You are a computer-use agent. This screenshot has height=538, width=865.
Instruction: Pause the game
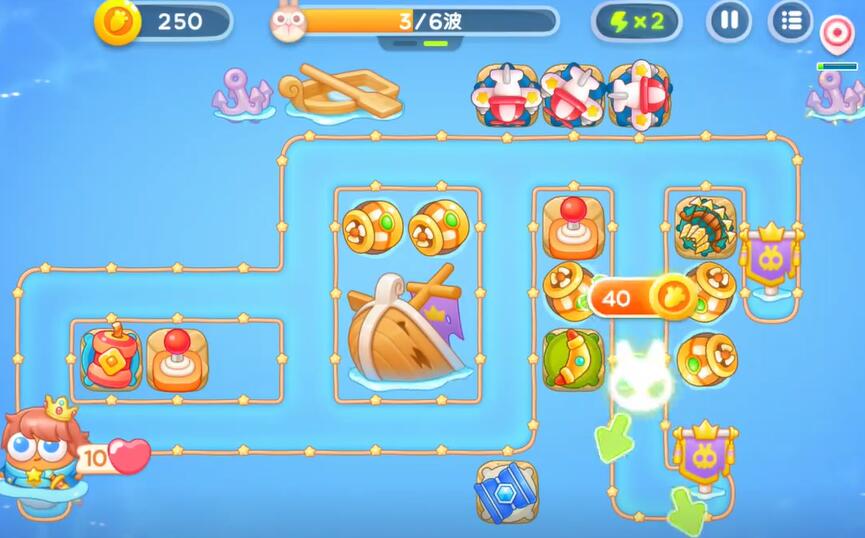click(729, 21)
